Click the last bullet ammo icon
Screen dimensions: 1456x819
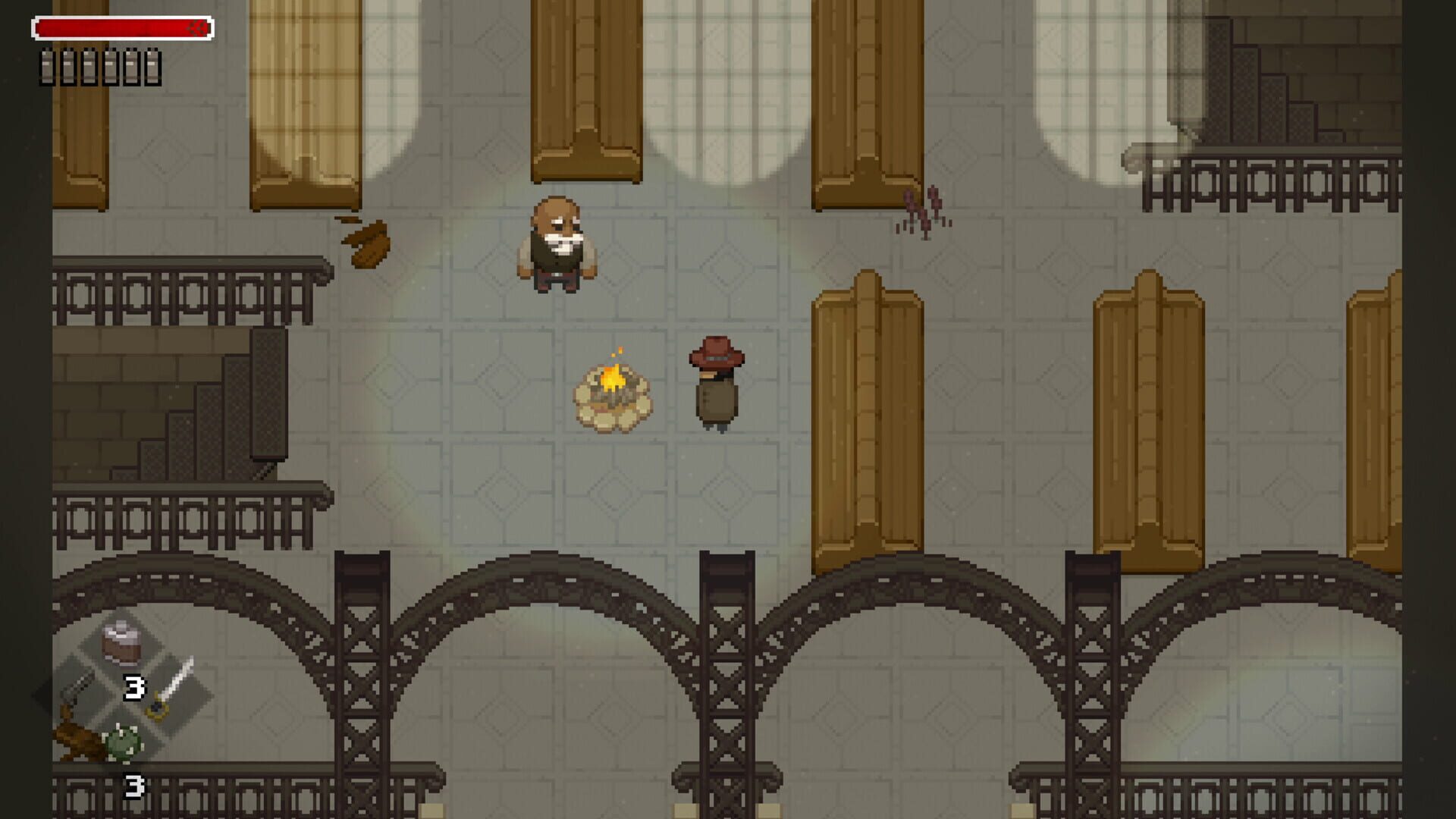click(152, 64)
